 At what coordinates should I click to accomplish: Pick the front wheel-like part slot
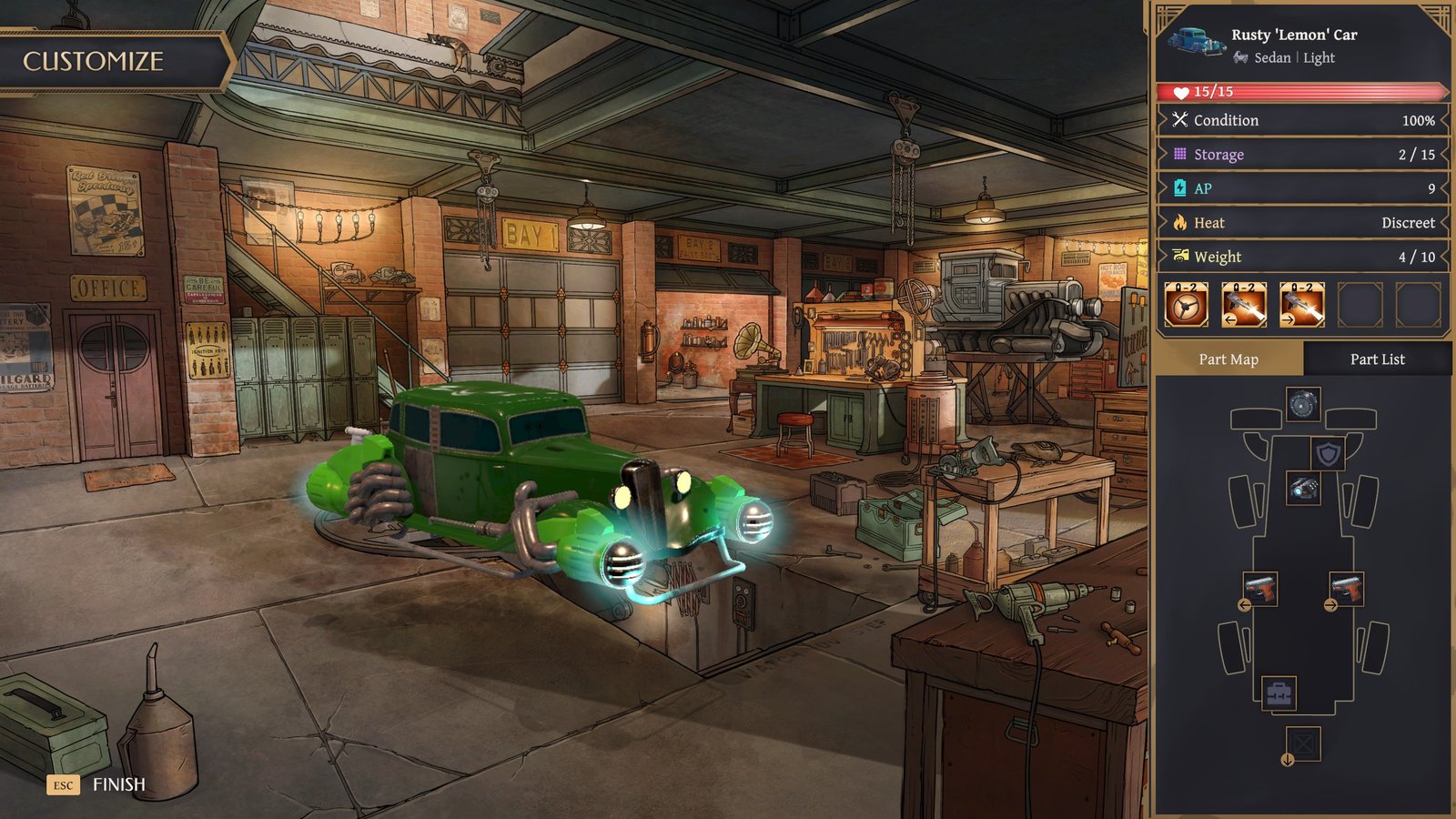tap(1303, 404)
